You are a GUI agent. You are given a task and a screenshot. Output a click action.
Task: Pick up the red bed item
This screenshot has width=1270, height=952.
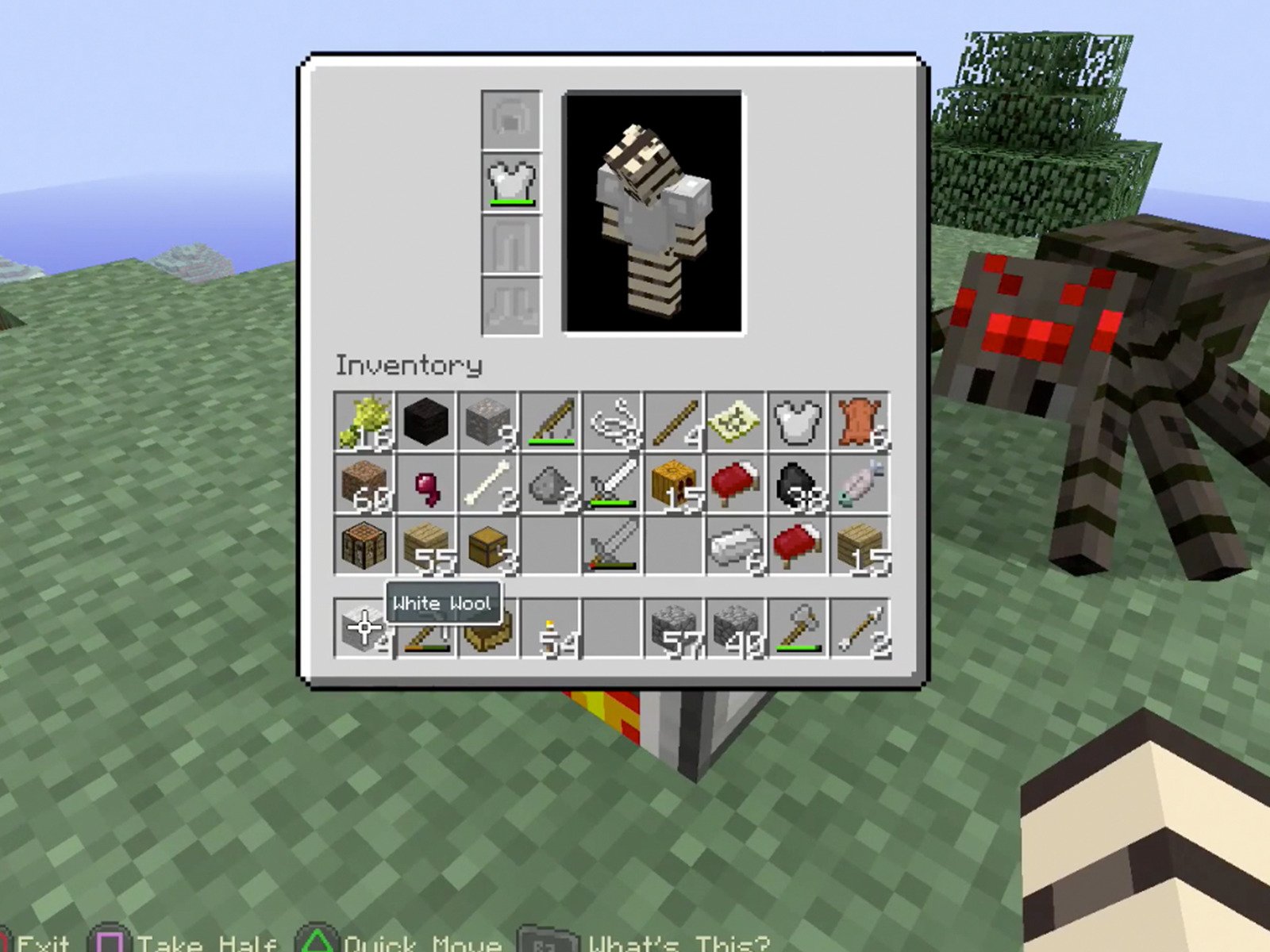734,484
